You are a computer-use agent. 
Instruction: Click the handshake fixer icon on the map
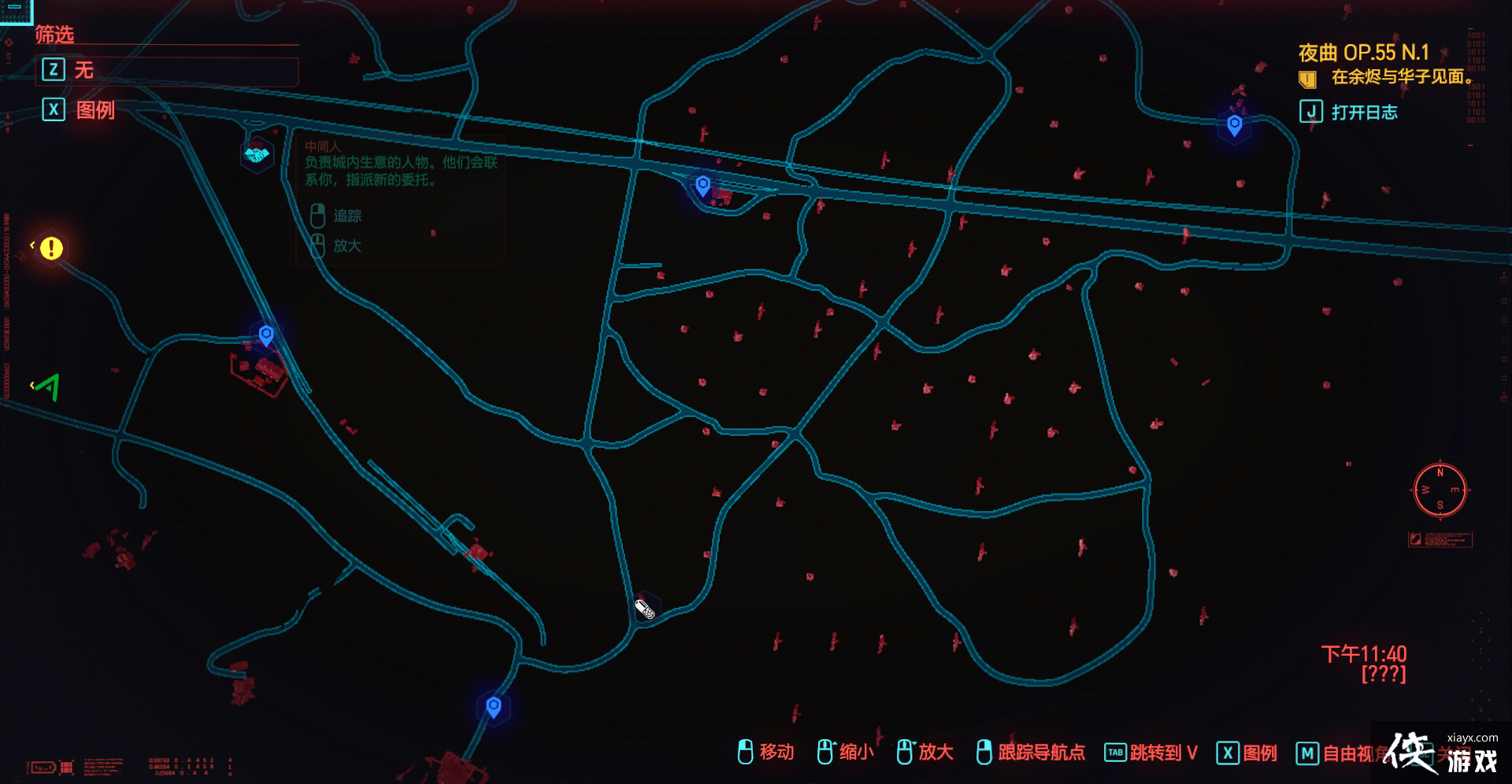(256, 155)
